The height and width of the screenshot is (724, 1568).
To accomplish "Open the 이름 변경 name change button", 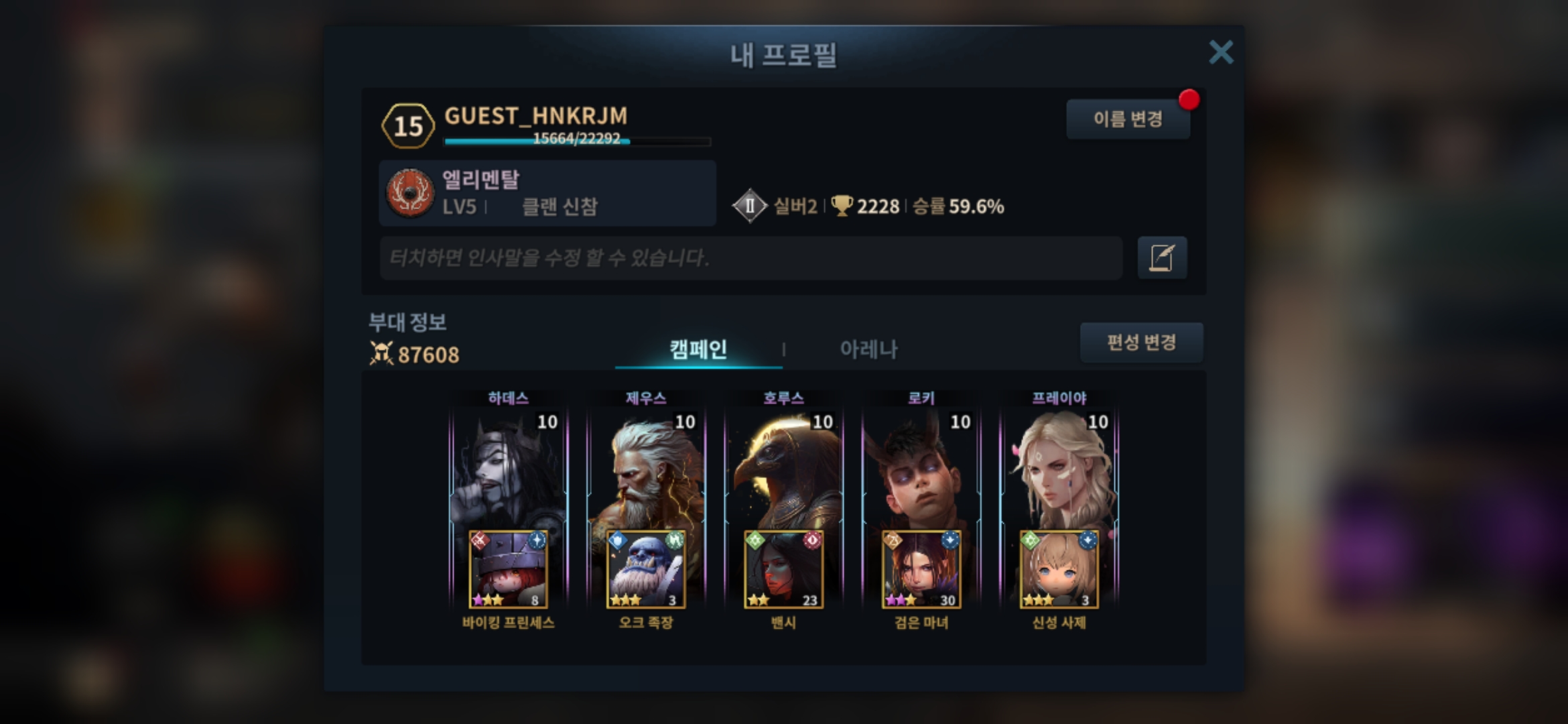I will [1128, 119].
